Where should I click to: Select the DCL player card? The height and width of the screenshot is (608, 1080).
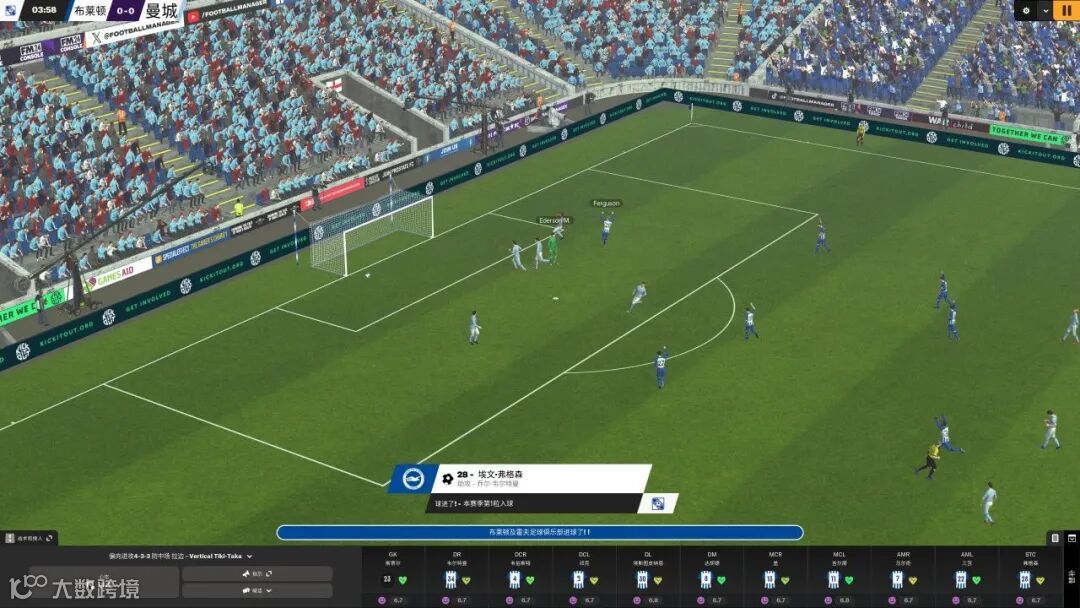point(583,577)
